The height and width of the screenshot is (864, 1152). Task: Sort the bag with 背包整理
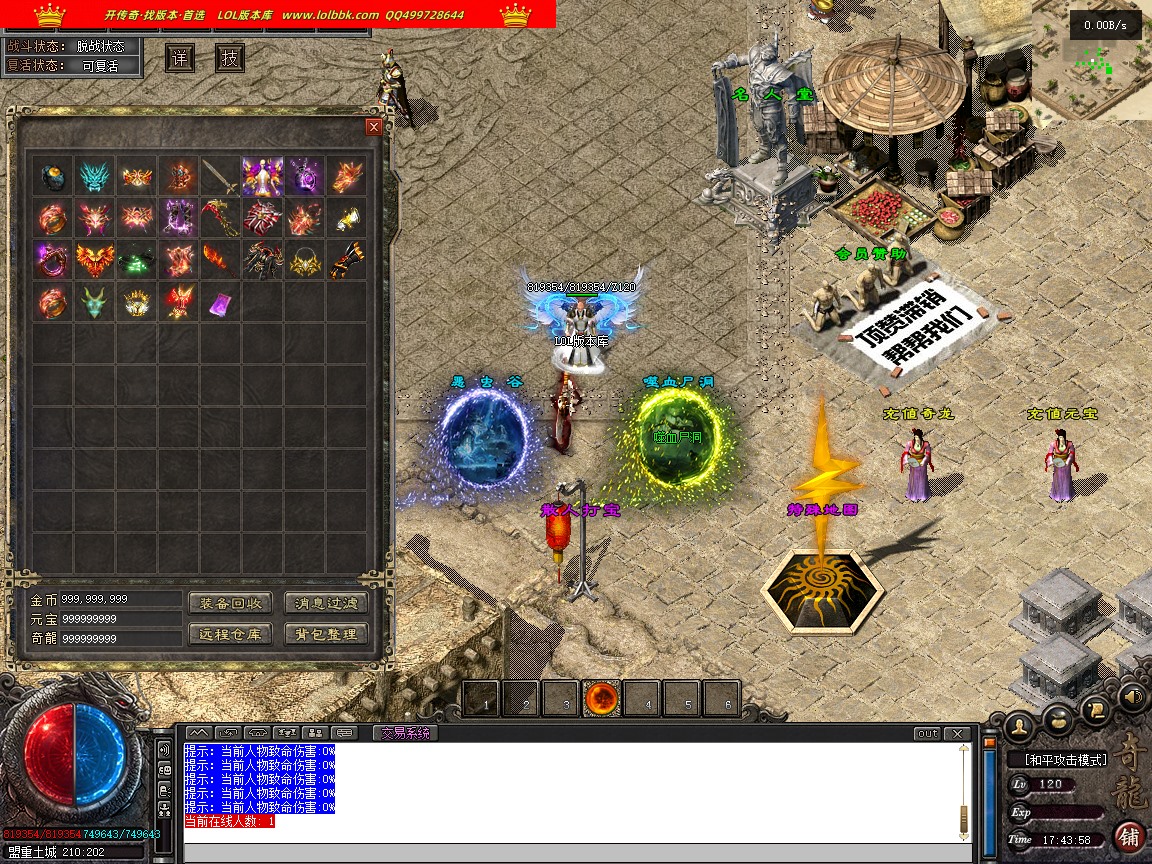click(326, 634)
